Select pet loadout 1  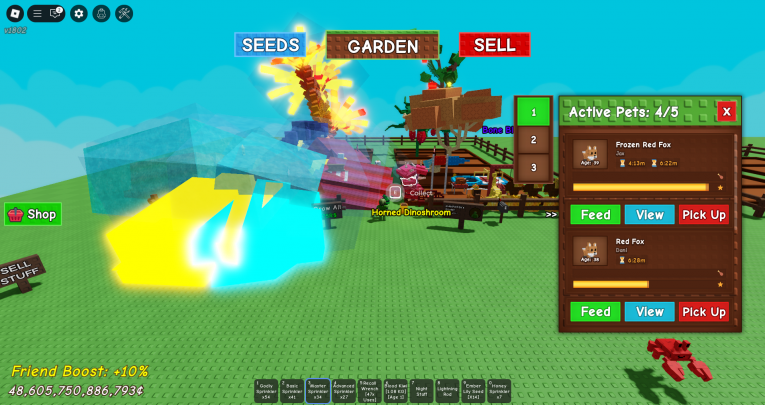click(x=533, y=112)
